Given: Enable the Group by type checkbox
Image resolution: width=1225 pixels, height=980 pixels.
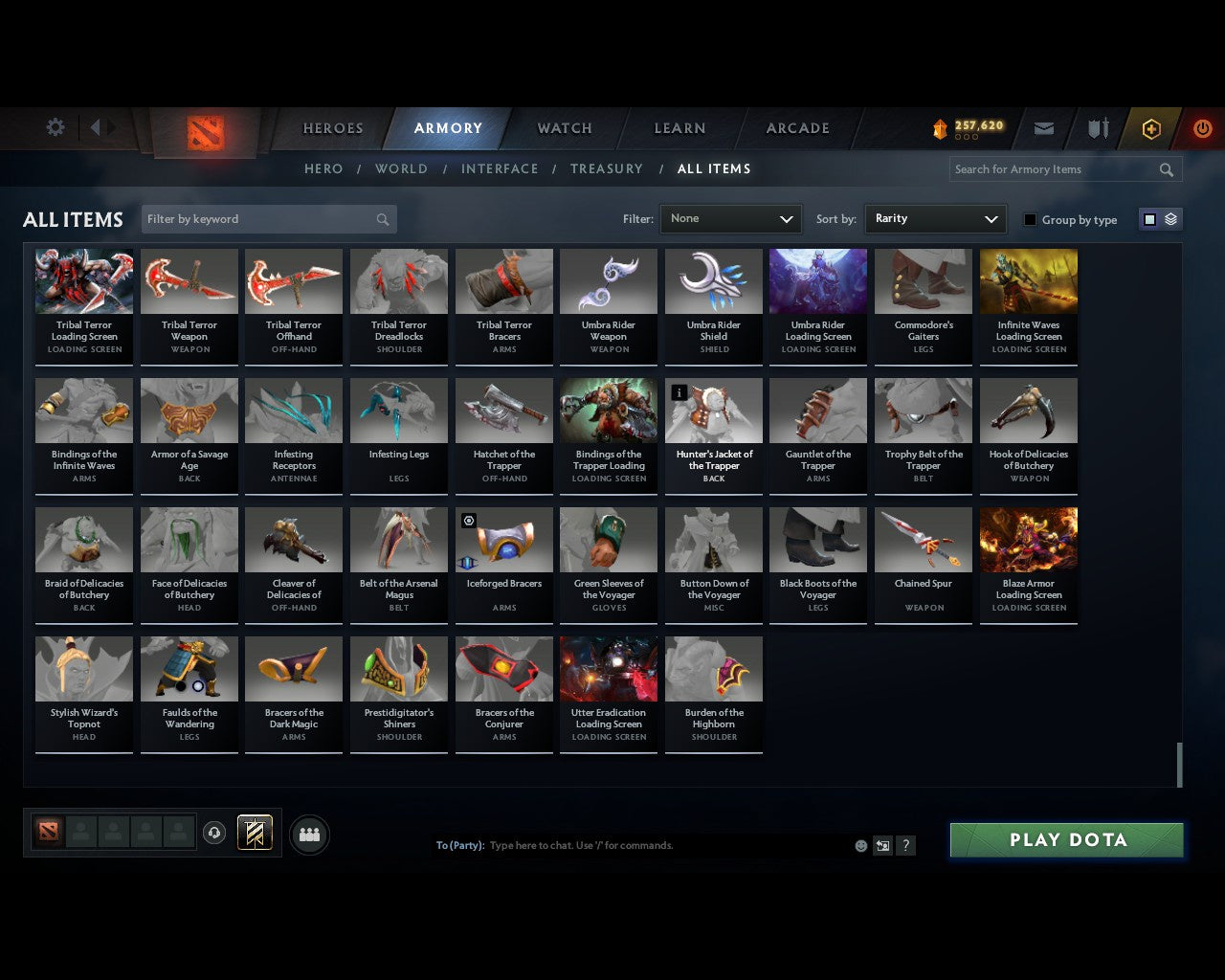Looking at the screenshot, I should pyautogui.click(x=1030, y=219).
